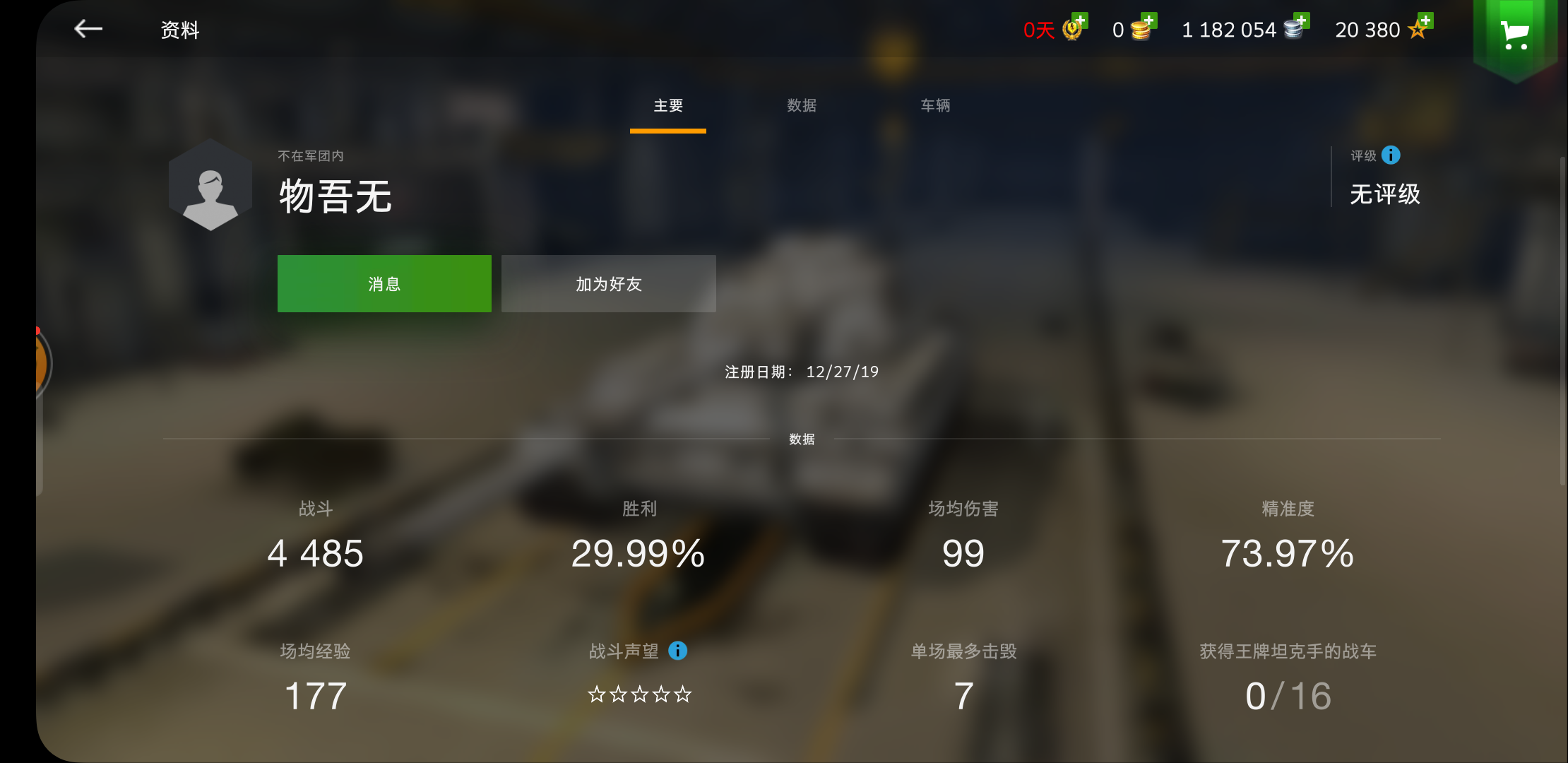This screenshot has width=1568, height=763.
Task: Send a message using 消息 button
Action: (x=384, y=283)
